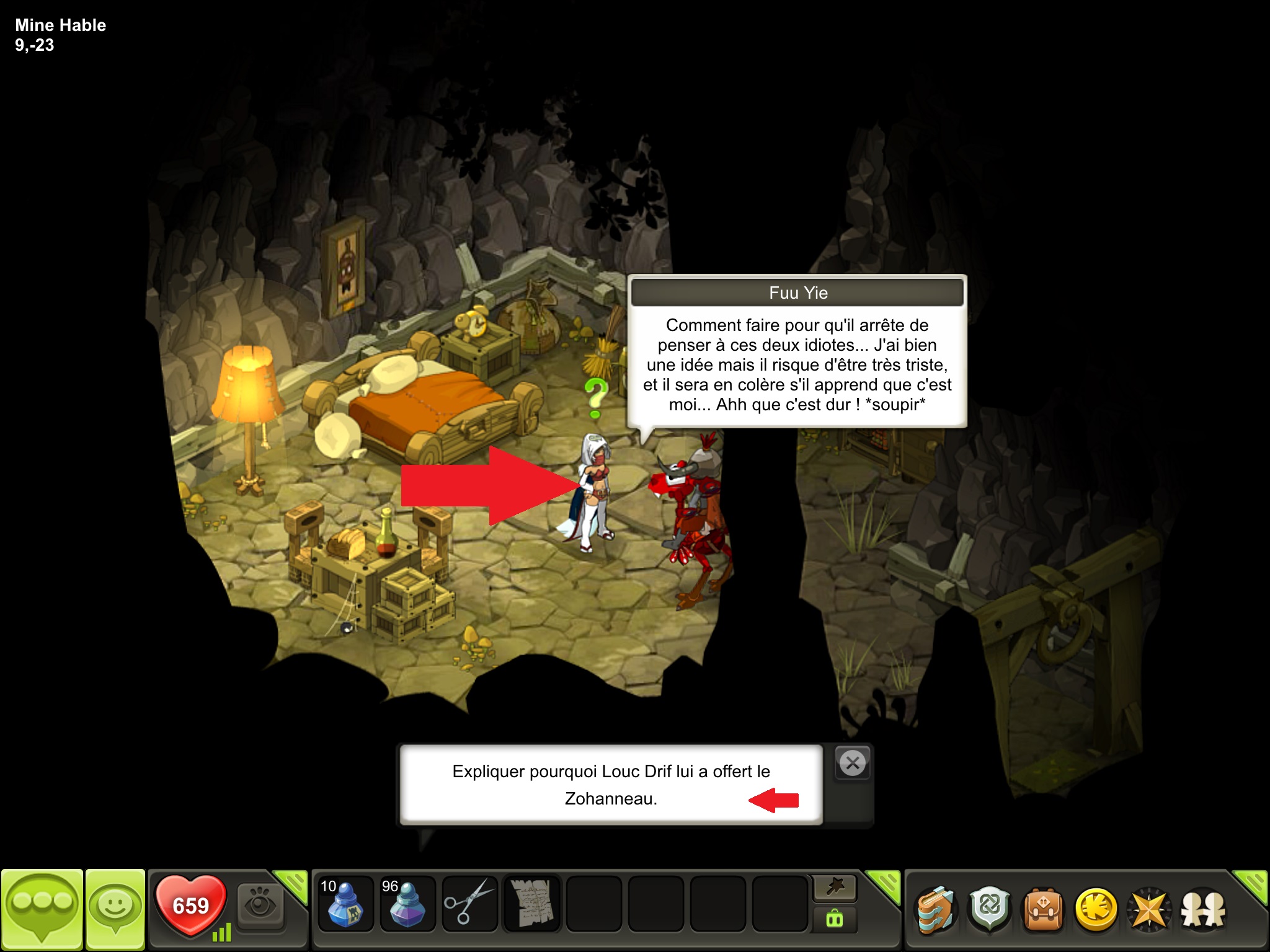The image size is (1270, 952).
Task: Open the chat speech bubble
Action: pos(42,909)
